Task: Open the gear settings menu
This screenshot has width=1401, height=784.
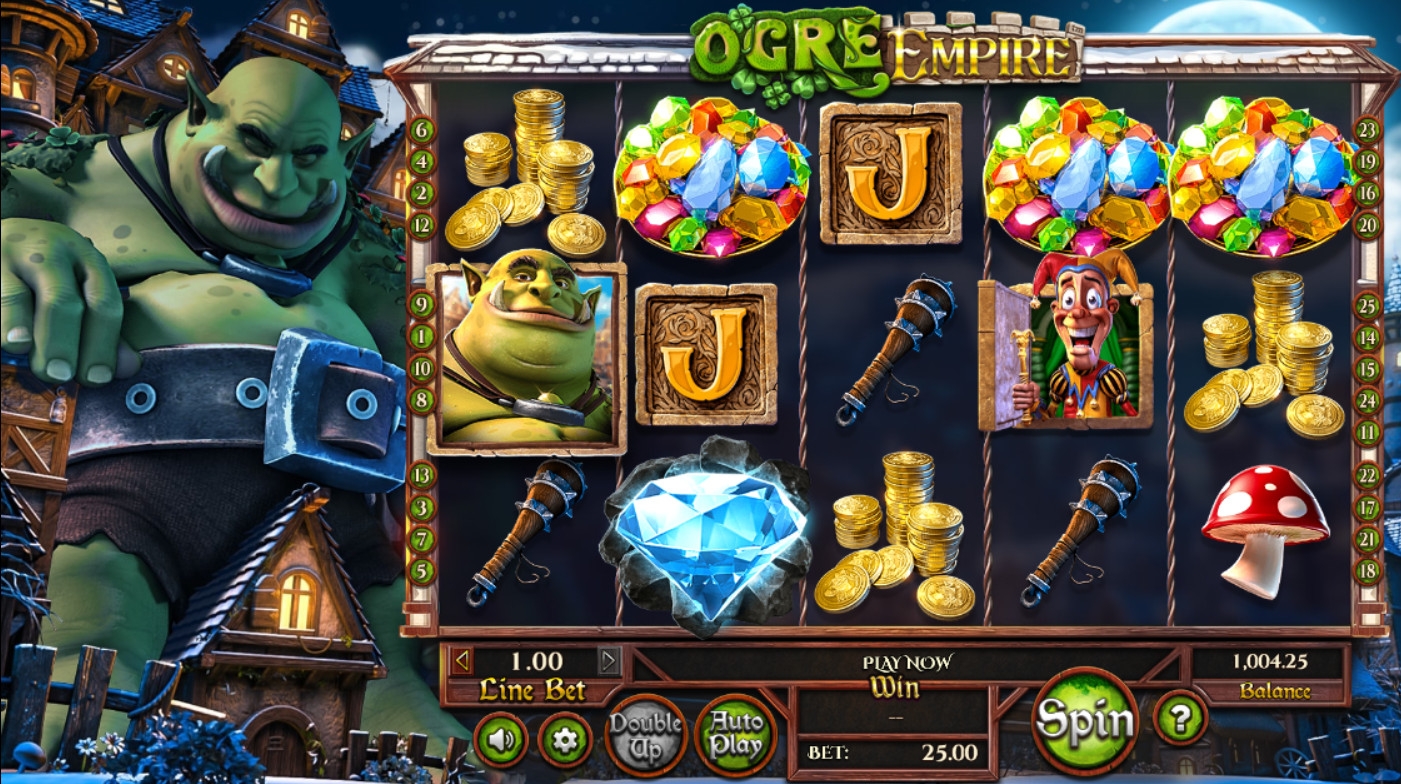Action: click(x=565, y=740)
